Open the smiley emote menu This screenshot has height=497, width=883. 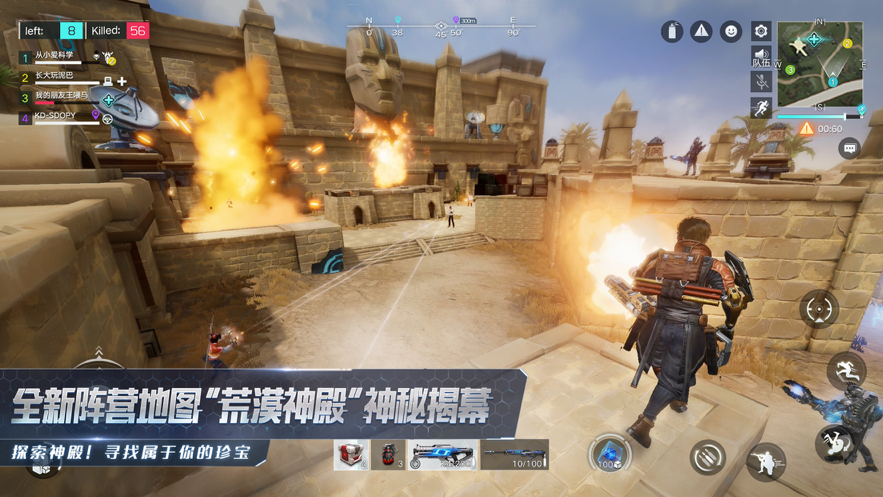pyautogui.click(x=731, y=32)
